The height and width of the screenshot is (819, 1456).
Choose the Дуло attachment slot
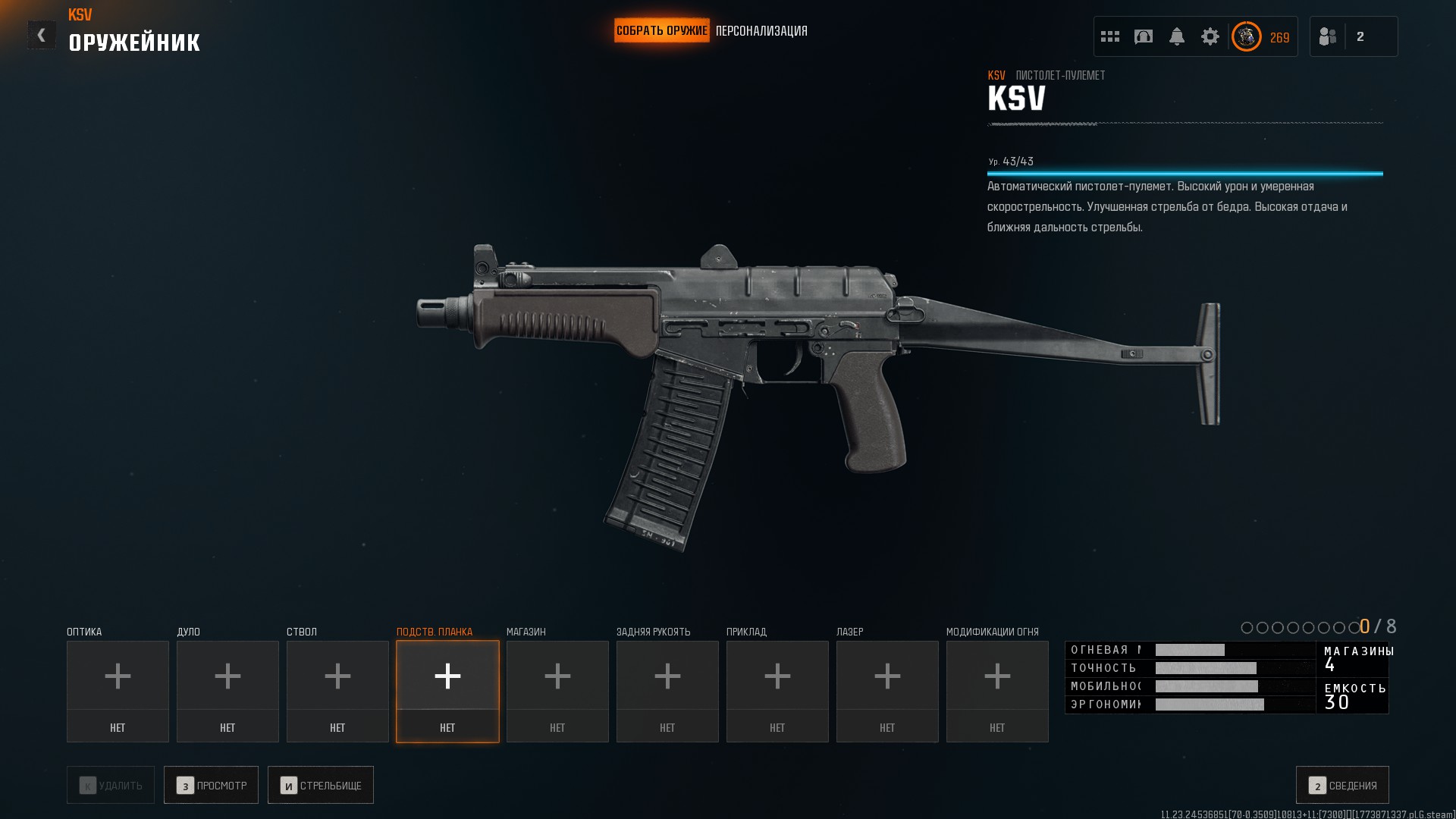tap(227, 691)
